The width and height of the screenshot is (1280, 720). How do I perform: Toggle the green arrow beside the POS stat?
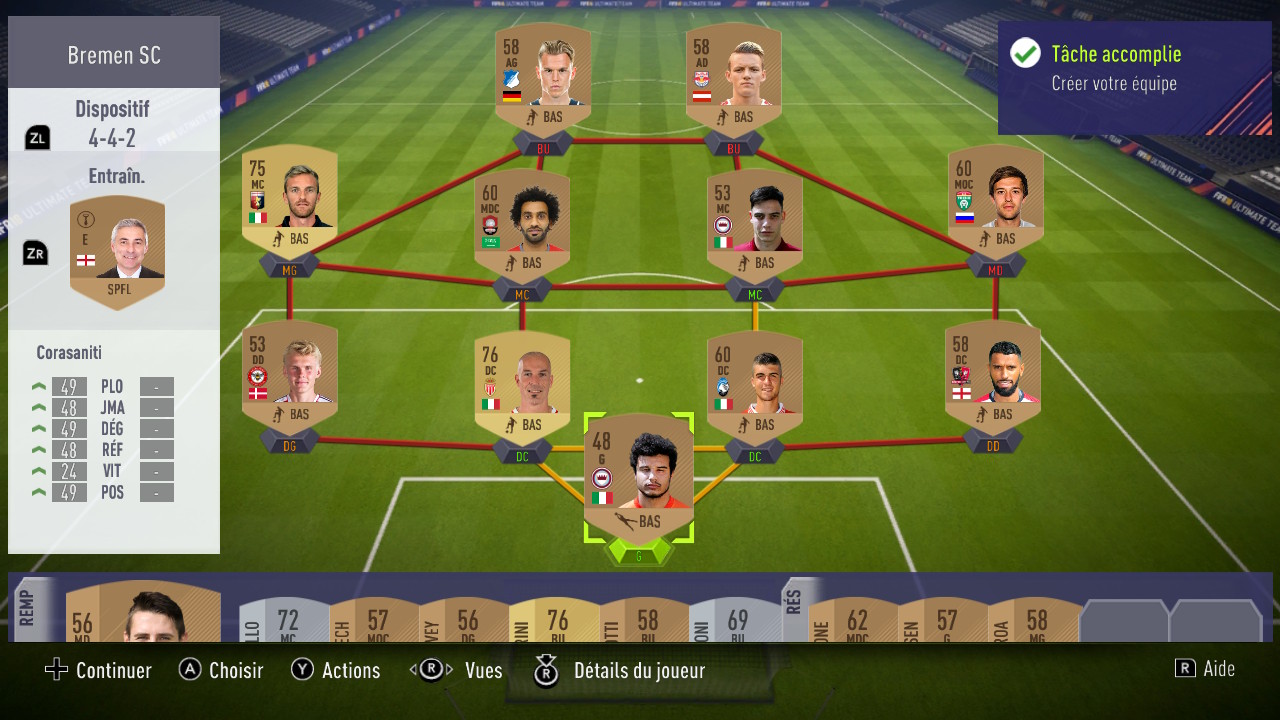tap(38, 492)
